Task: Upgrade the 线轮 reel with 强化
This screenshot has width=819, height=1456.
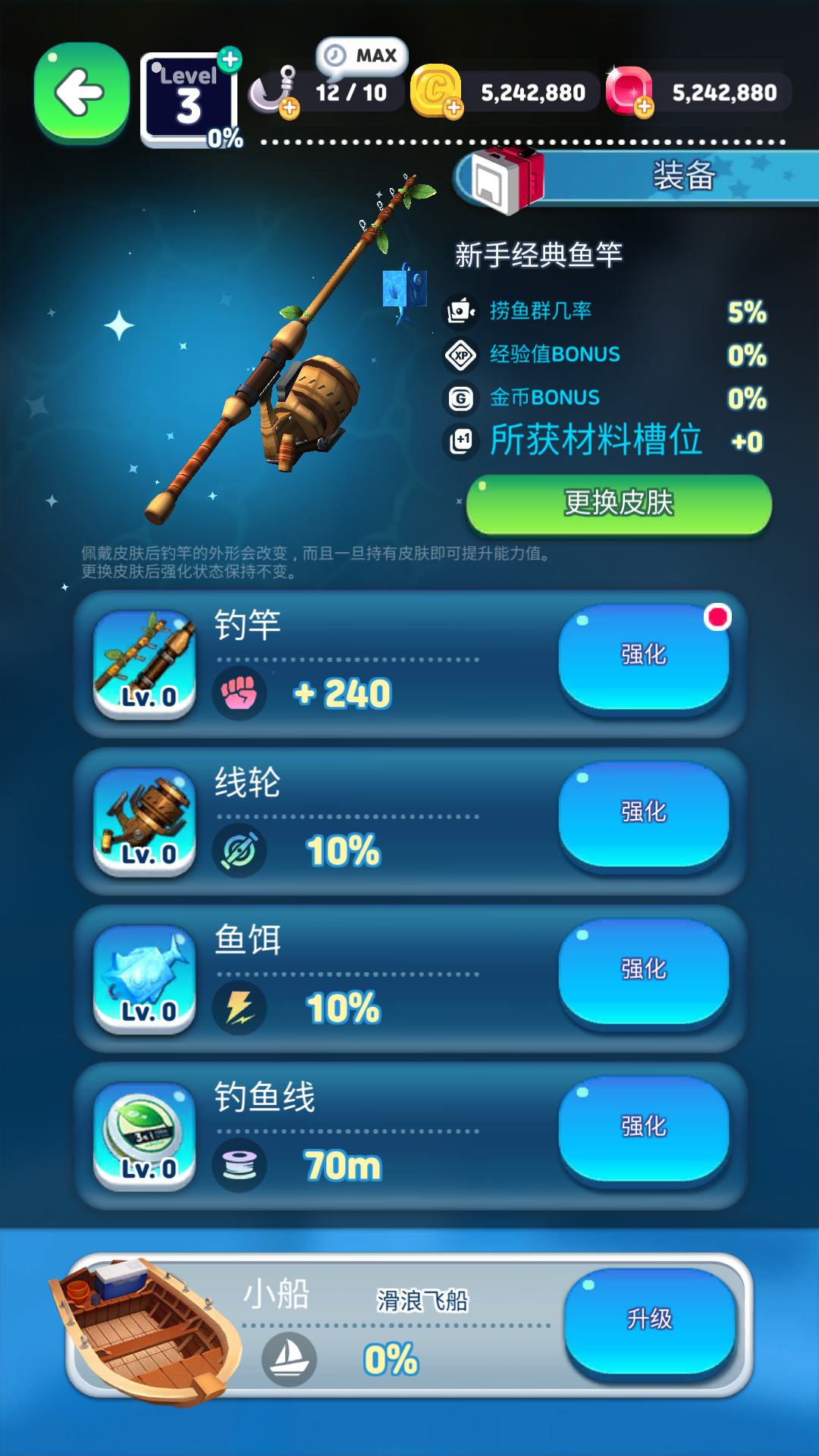Action: coord(644,813)
